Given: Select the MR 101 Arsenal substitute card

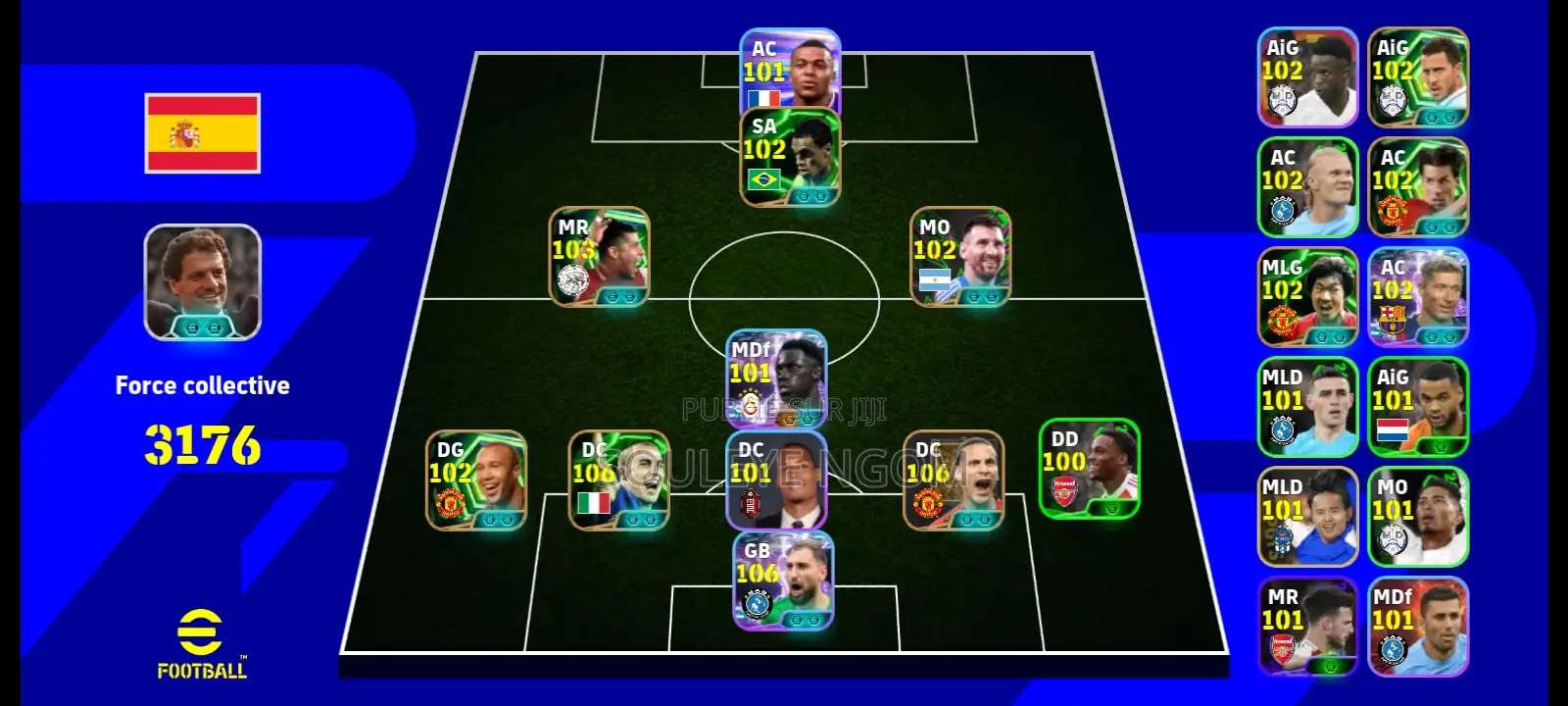Looking at the screenshot, I should [1307, 627].
